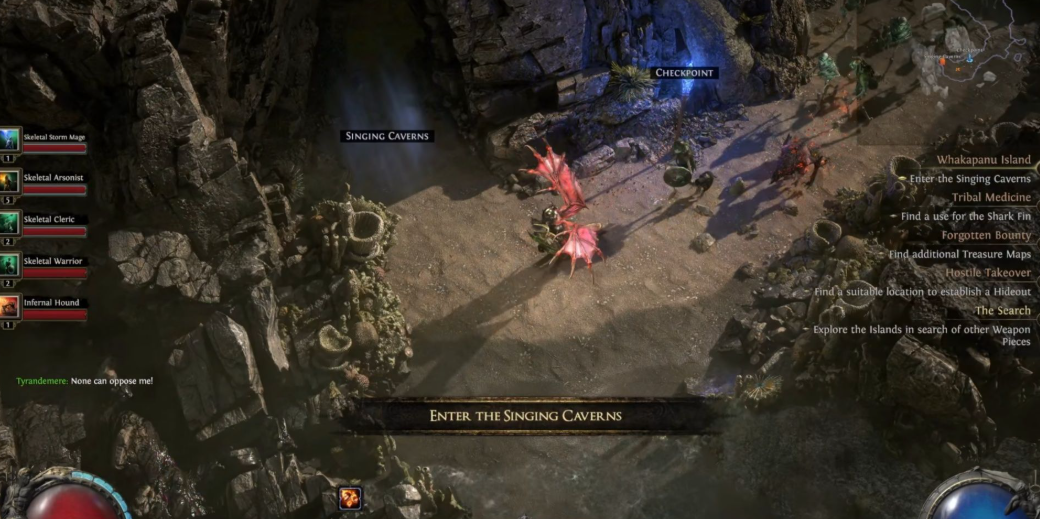Select the Skeletal Cleric minion portrait
Image resolution: width=1040 pixels, height=519 pixels.
coord(10,222)
